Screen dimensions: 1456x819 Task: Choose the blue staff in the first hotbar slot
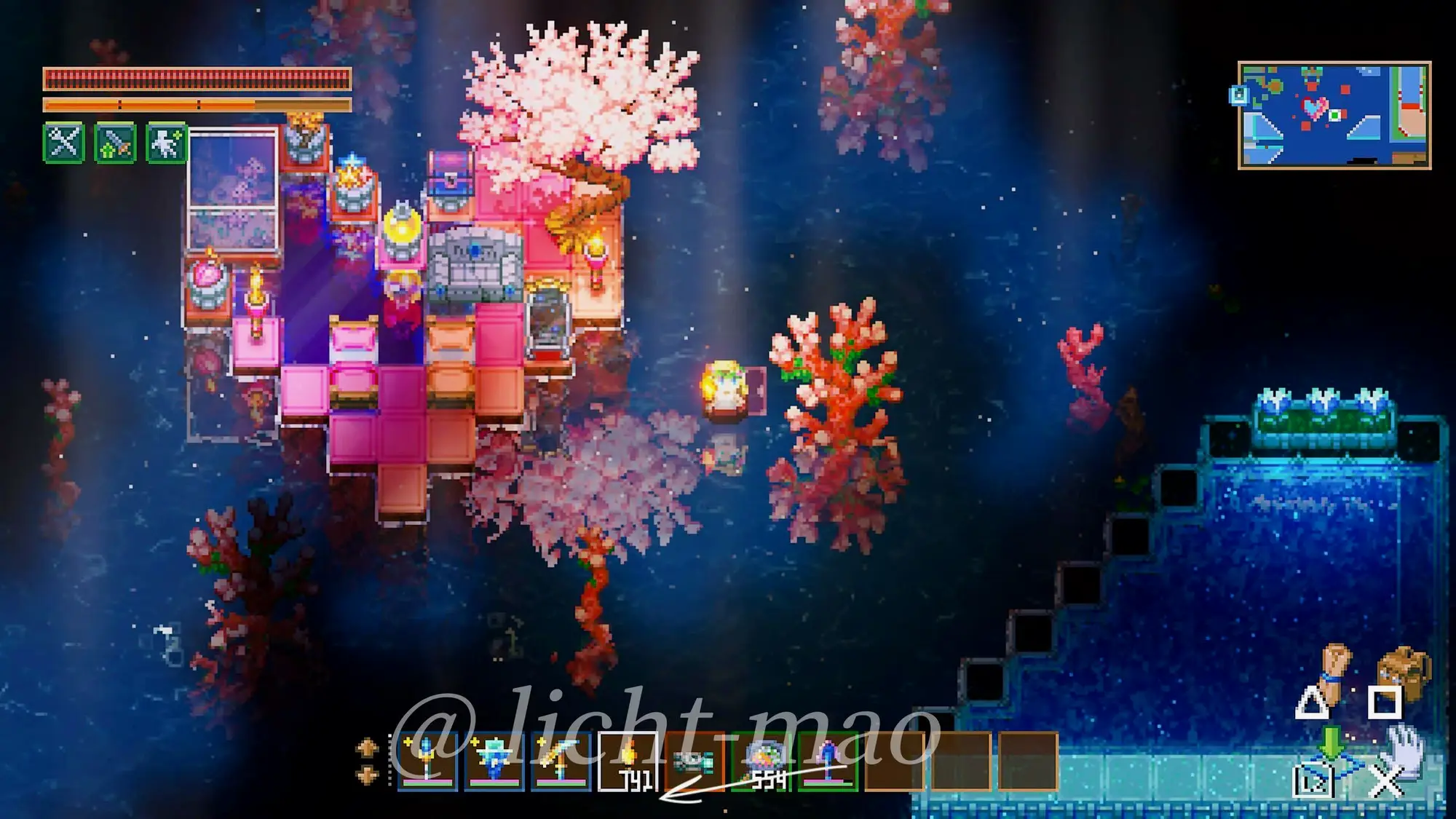(x=427, y=762)
